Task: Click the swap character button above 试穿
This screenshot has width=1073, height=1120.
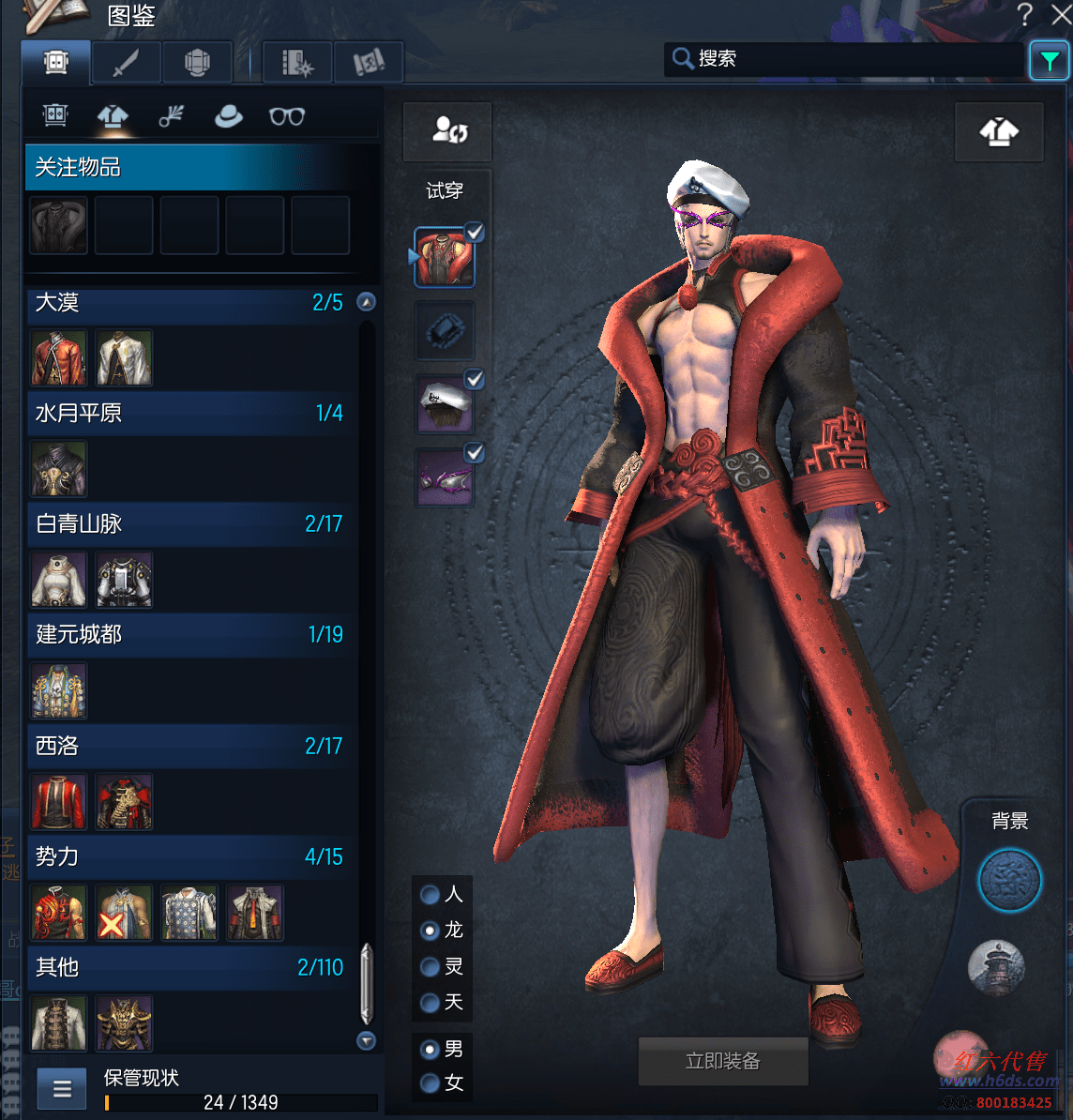Action: click(x=448, y=131)
